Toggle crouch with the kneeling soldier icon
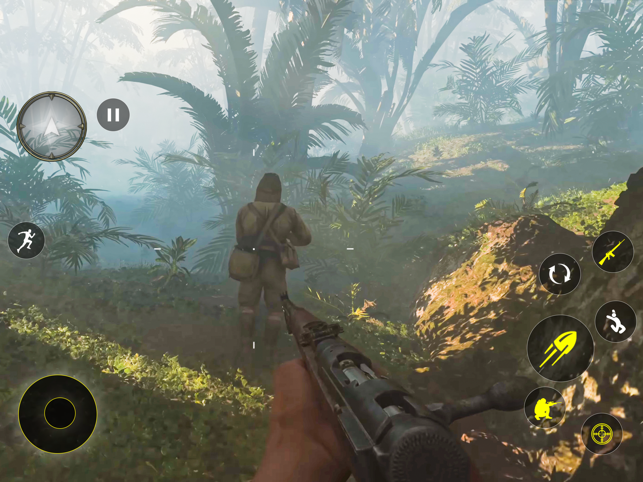 [x=545, y=408]
